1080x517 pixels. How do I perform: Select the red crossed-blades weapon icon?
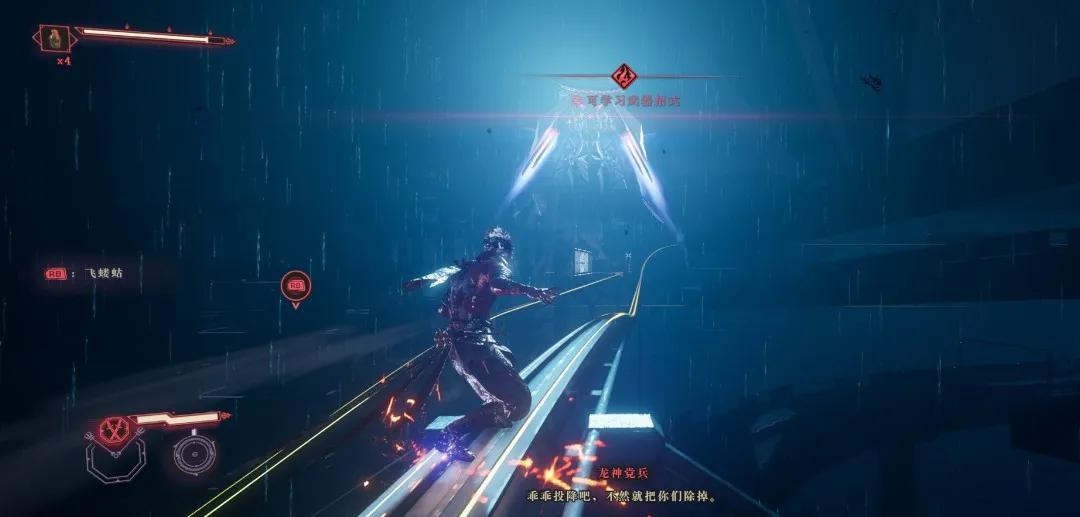click(111, 430)
